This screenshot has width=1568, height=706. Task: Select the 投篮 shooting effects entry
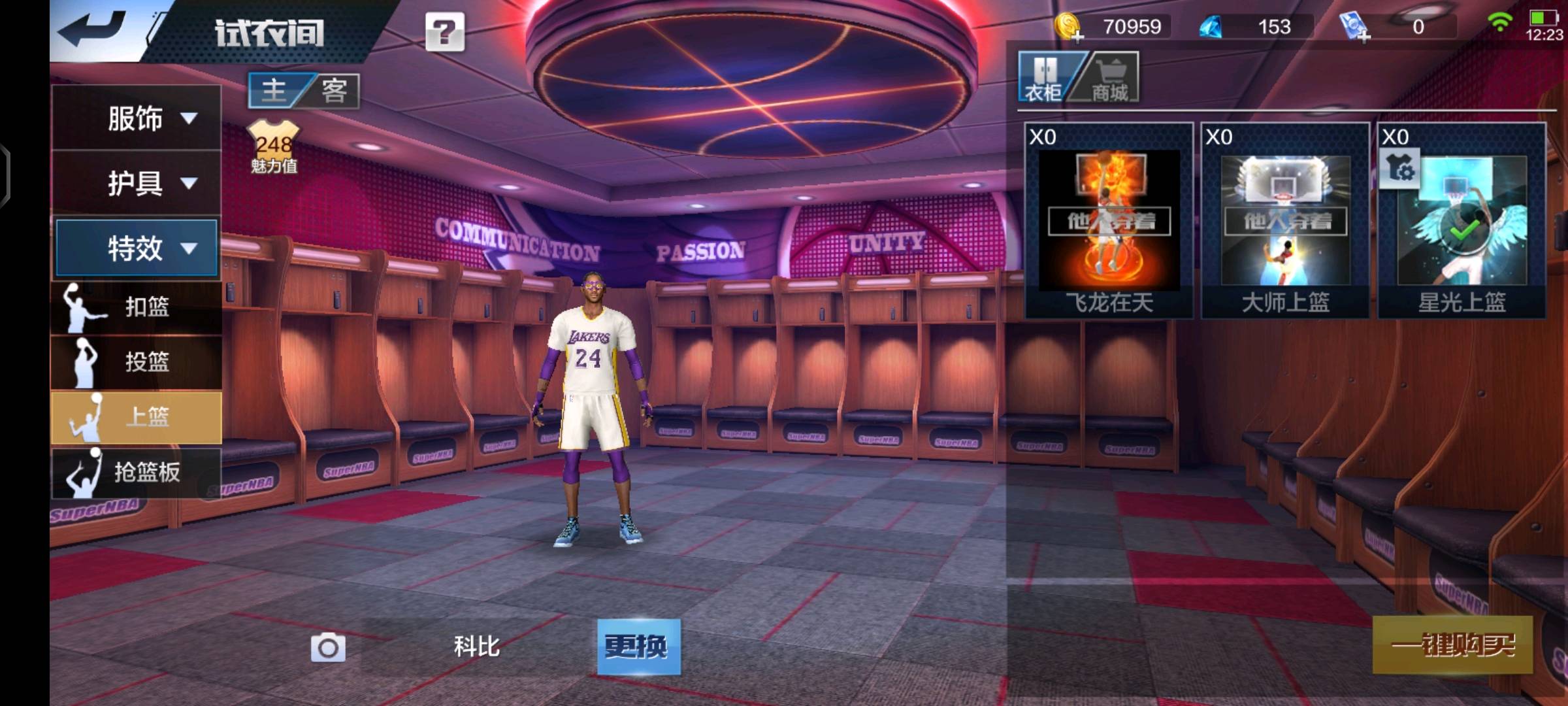click(x=137, y=361)
